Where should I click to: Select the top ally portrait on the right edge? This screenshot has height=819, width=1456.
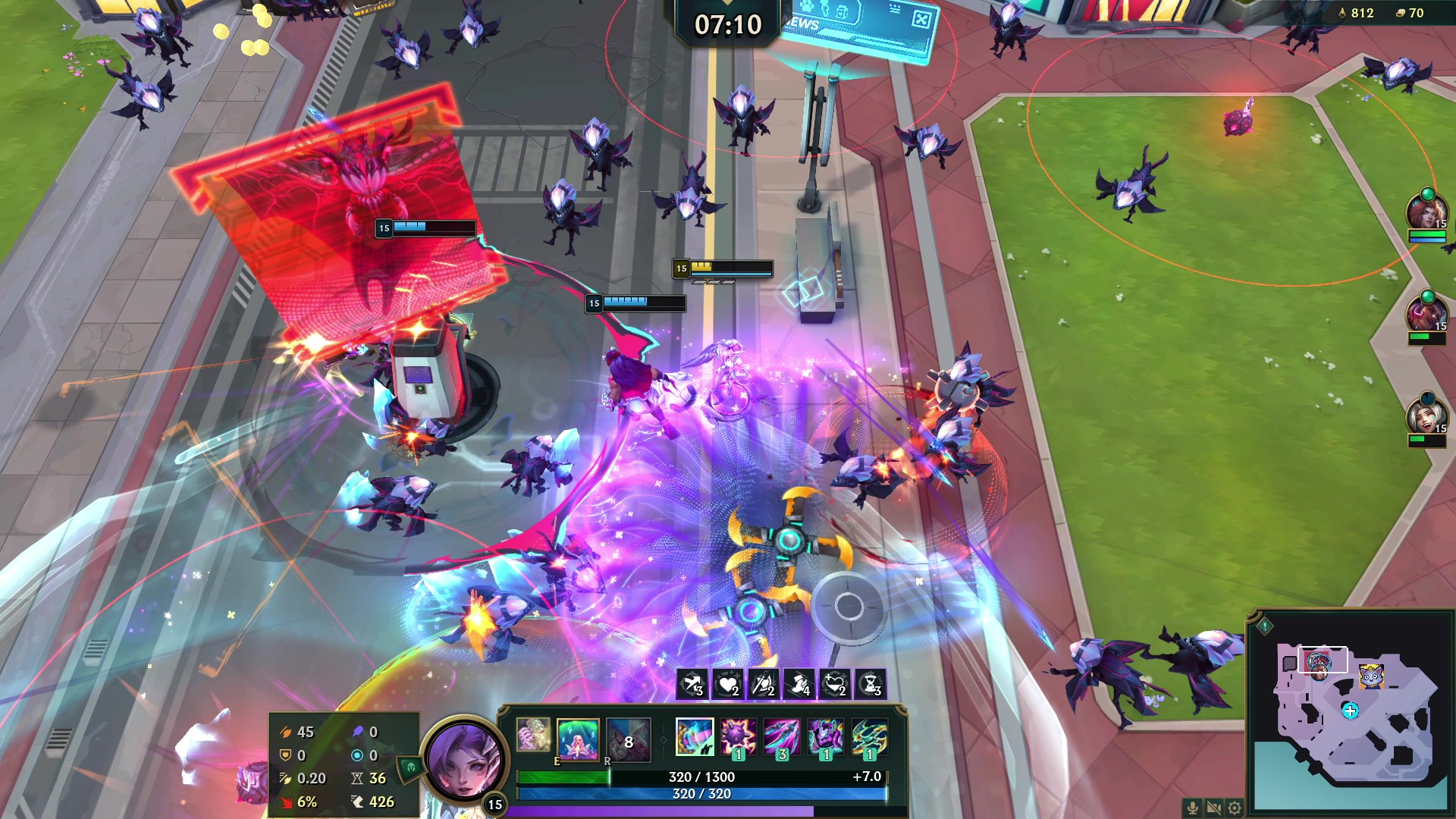1426,213
